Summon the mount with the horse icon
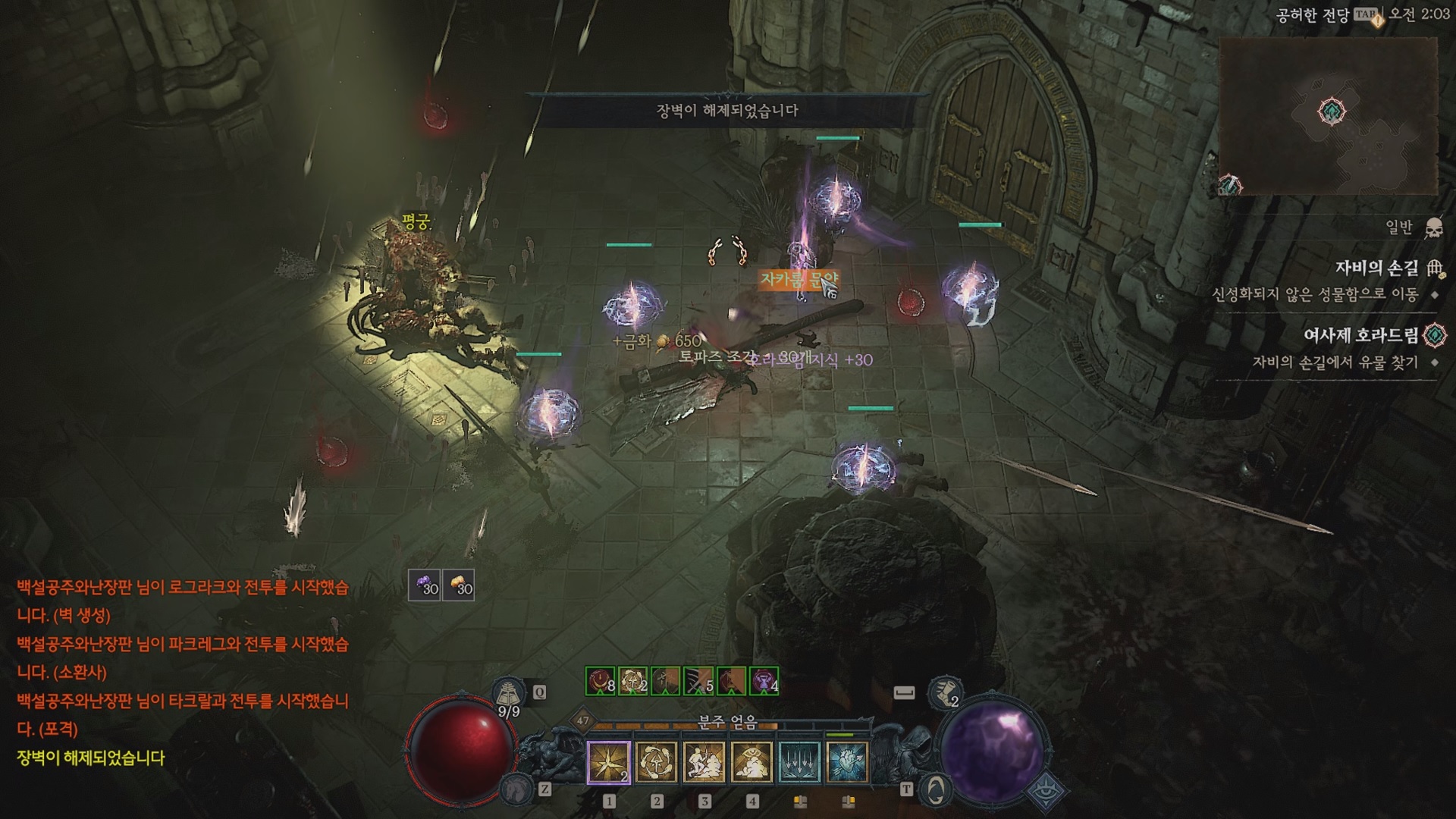Viewport: 1456px width, 819px height. 516,789
